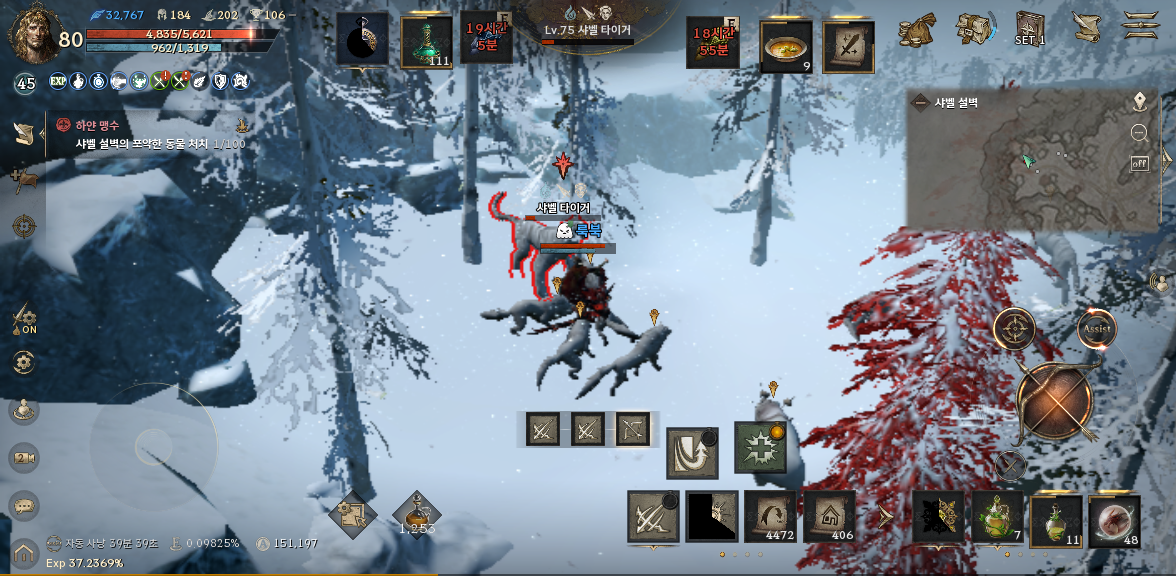Screen dimensions: 1176x576
Task: Zoom out the minimap with magnifier button
Action: [x=1139, y=132]
